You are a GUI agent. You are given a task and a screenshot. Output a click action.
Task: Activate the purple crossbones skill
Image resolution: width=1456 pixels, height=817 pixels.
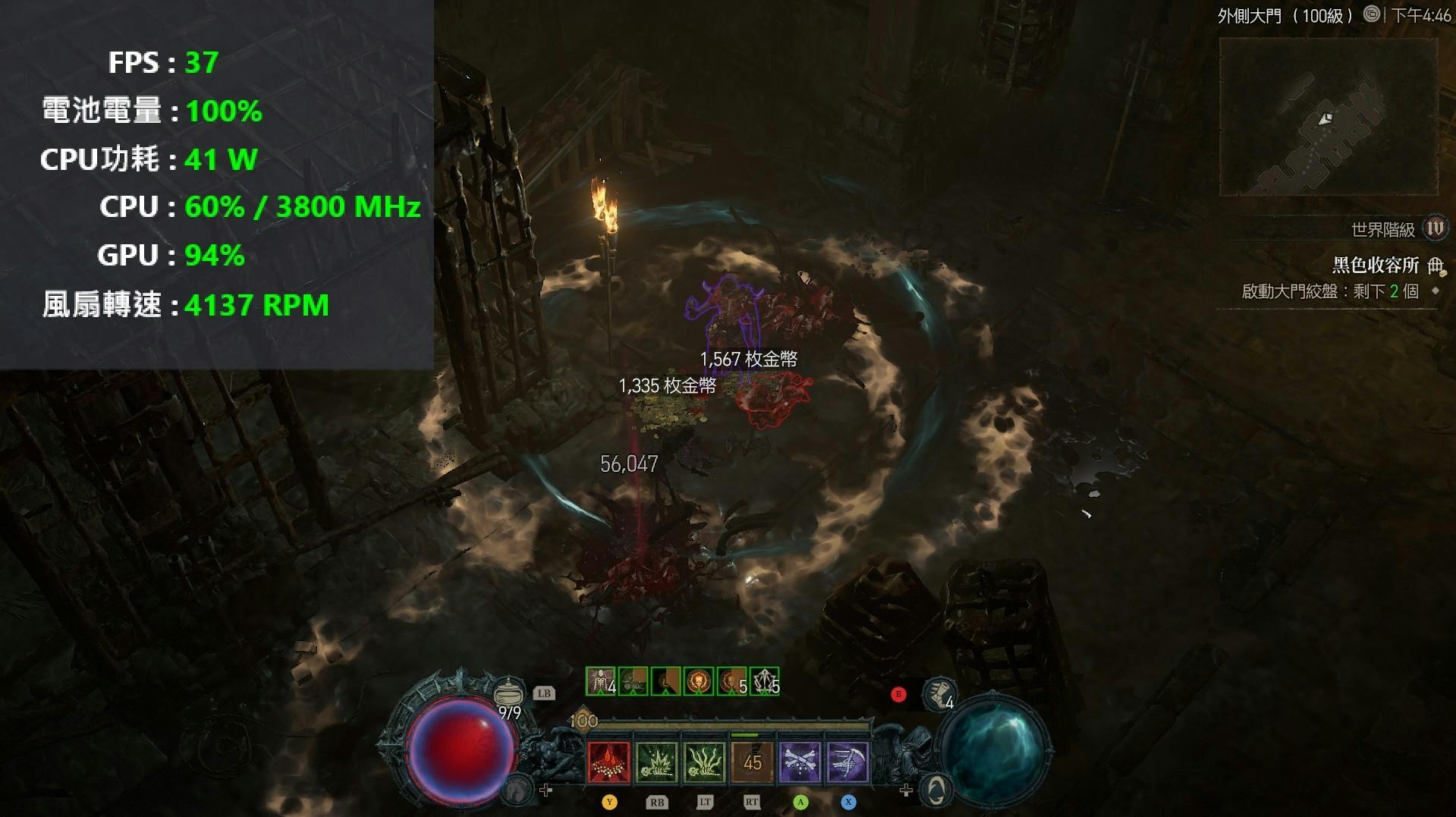(800, 762)
